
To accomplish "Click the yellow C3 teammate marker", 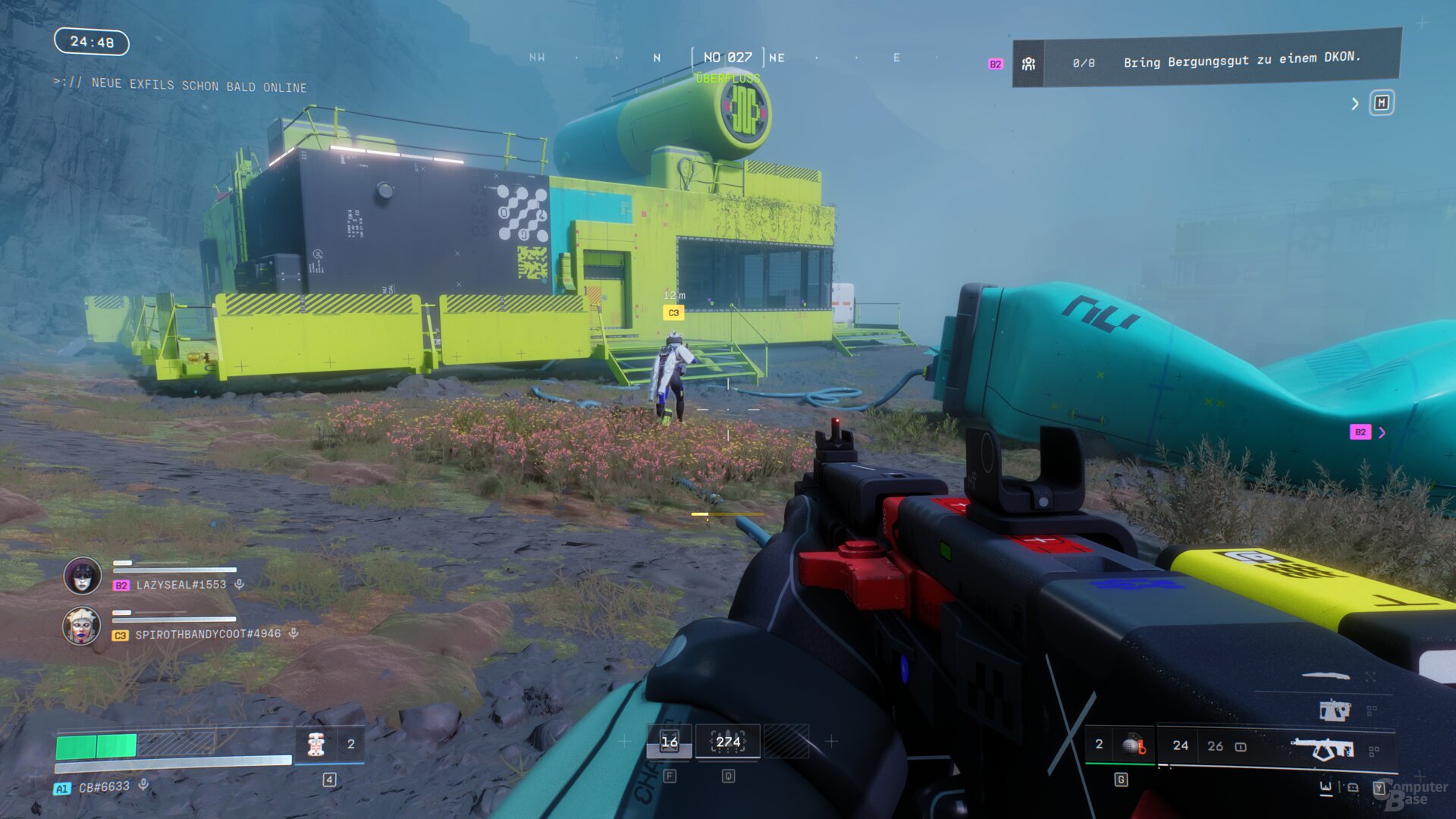I will click(x=673, y=312).
